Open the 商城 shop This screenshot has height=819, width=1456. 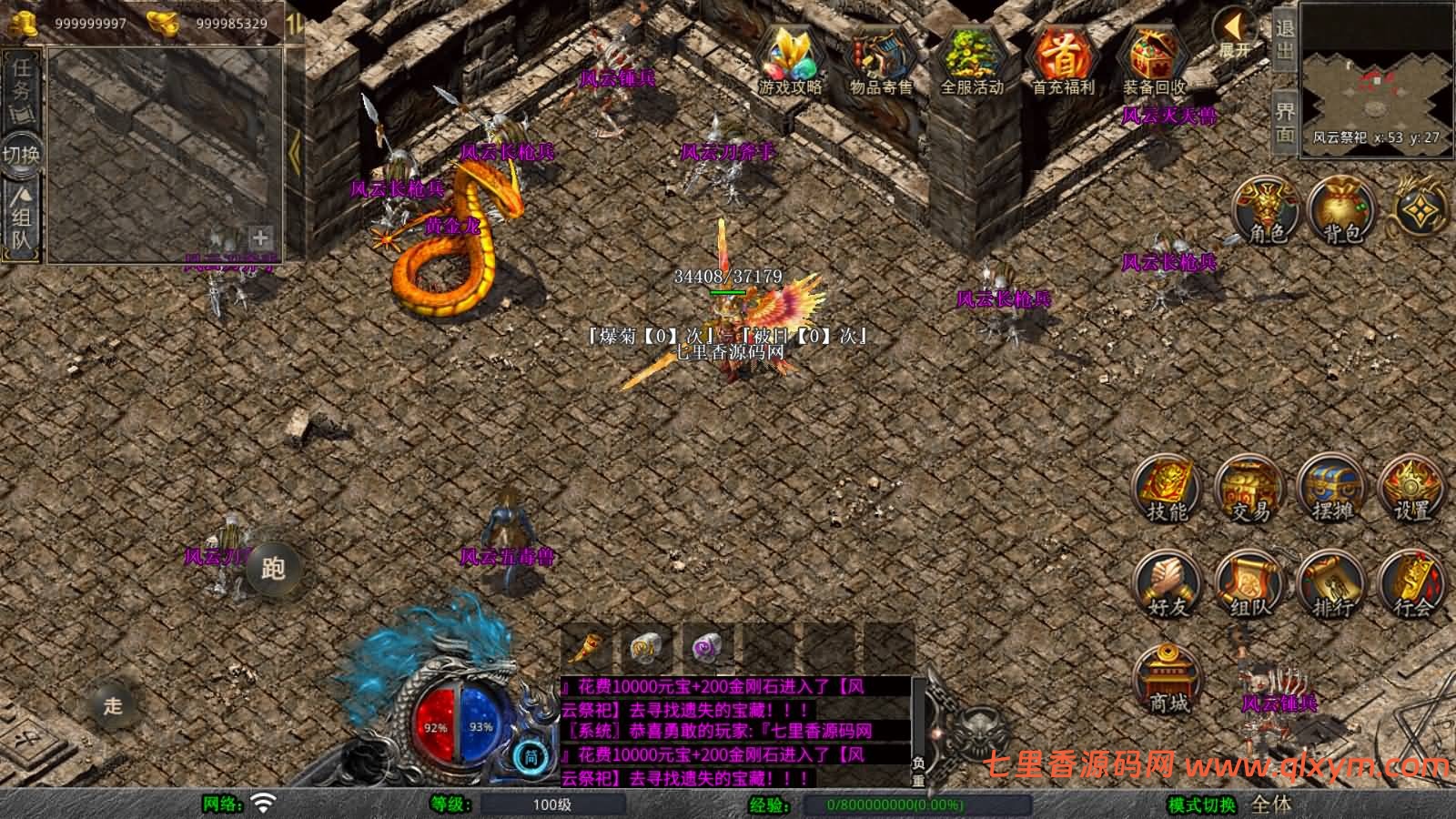pos(1168,680)
